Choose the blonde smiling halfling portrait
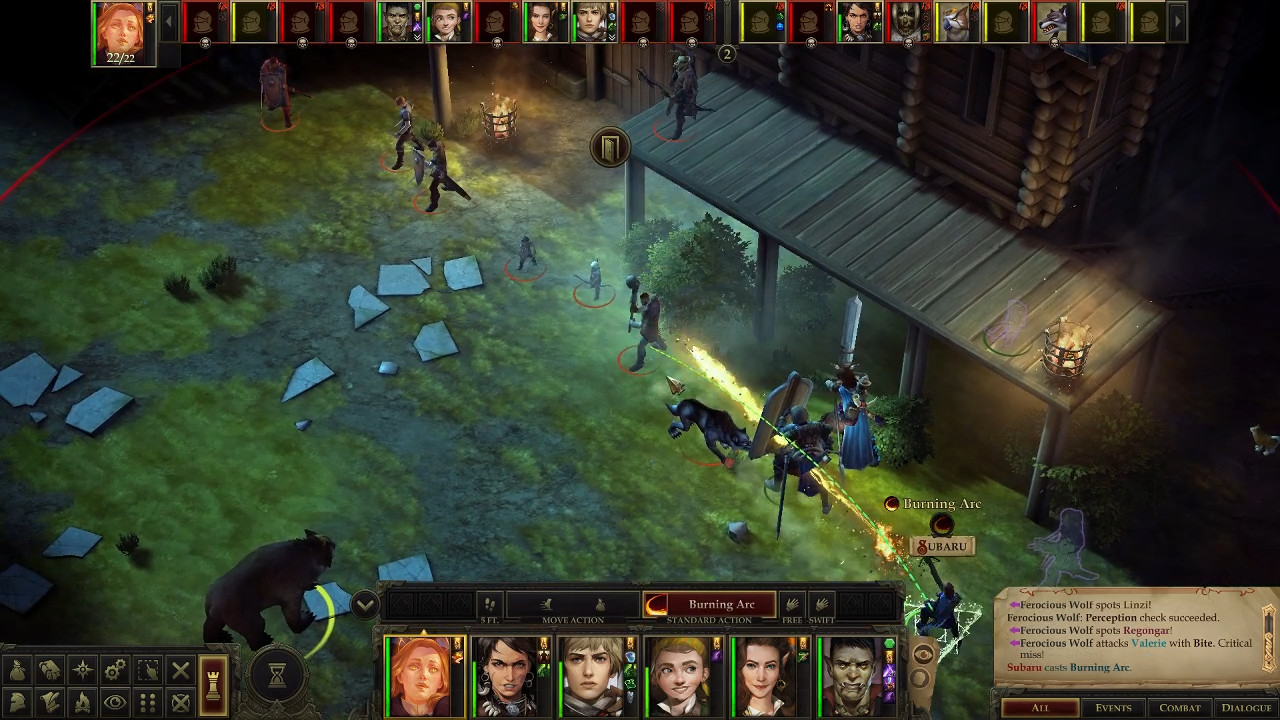Image resolution: width=1280 pixels, height=720 pixels. (x=682, y=676)
